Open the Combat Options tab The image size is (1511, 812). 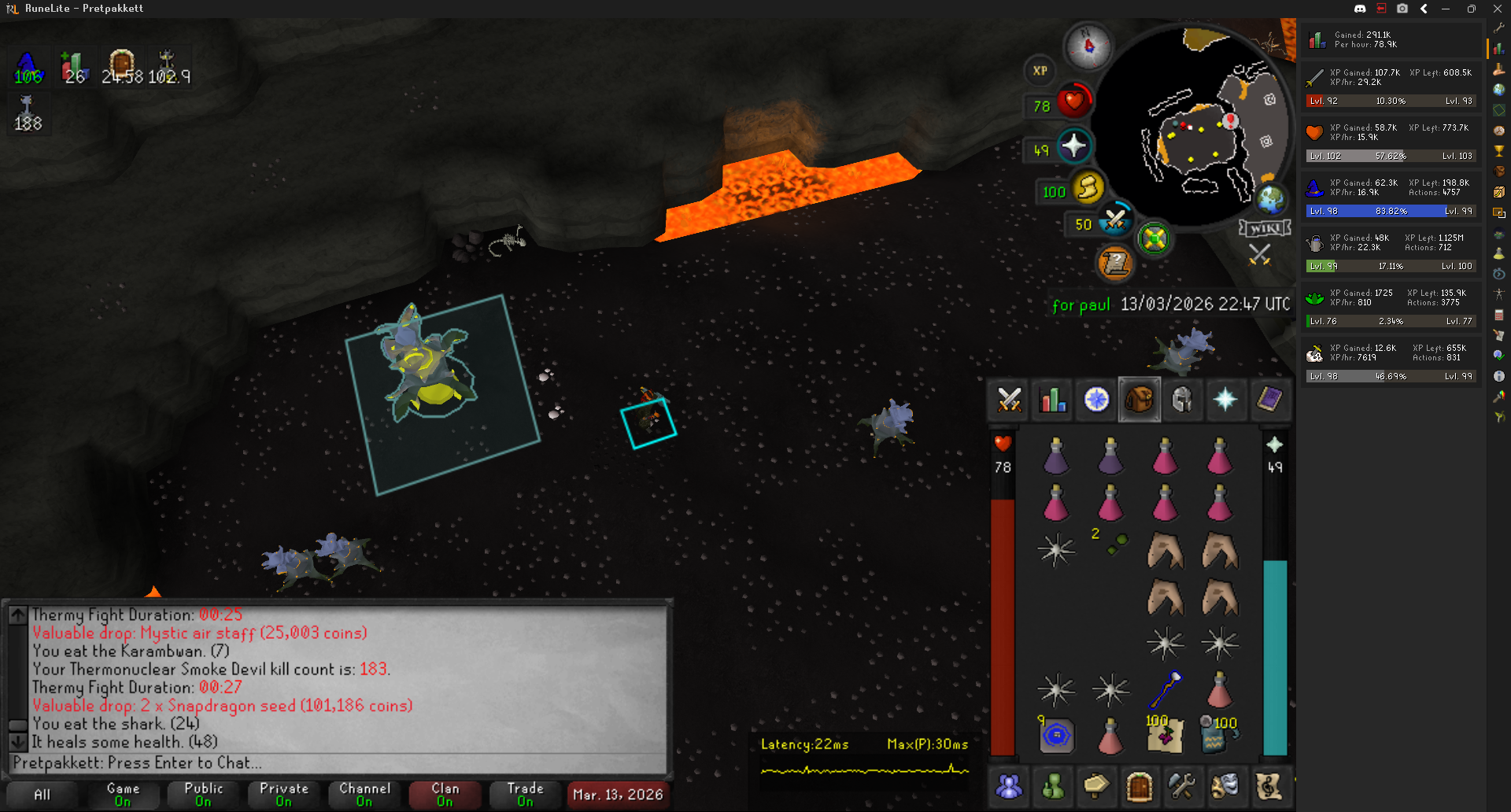[x=1009, y=400]
